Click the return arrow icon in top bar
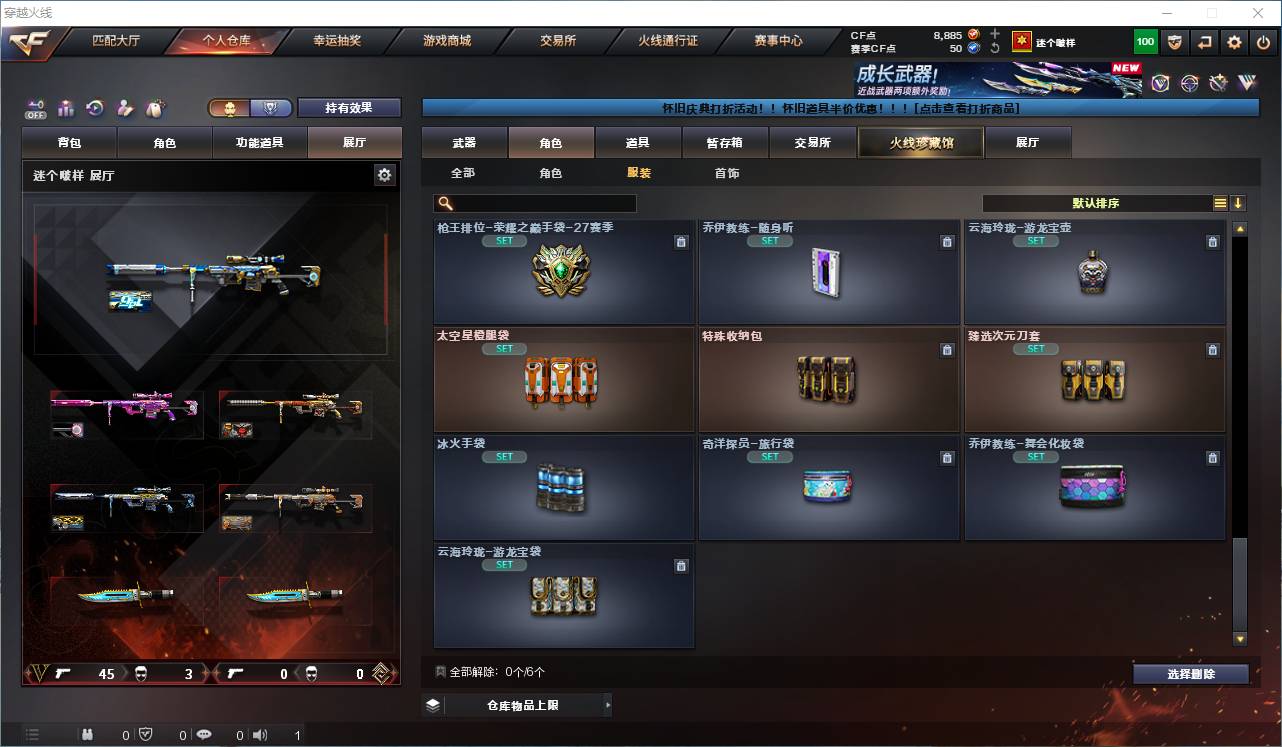Viewport: 1282px width, 747px height. click(x=1203, y=42)
